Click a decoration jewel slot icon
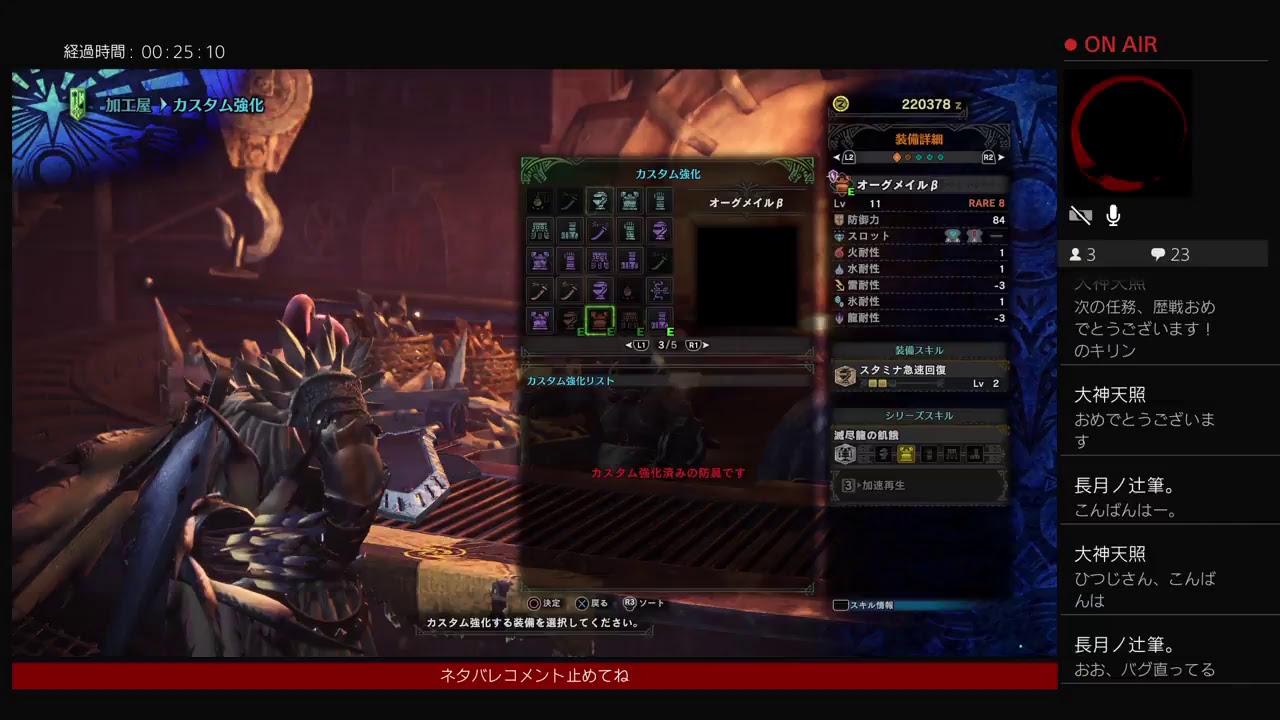 click(953, 234)
